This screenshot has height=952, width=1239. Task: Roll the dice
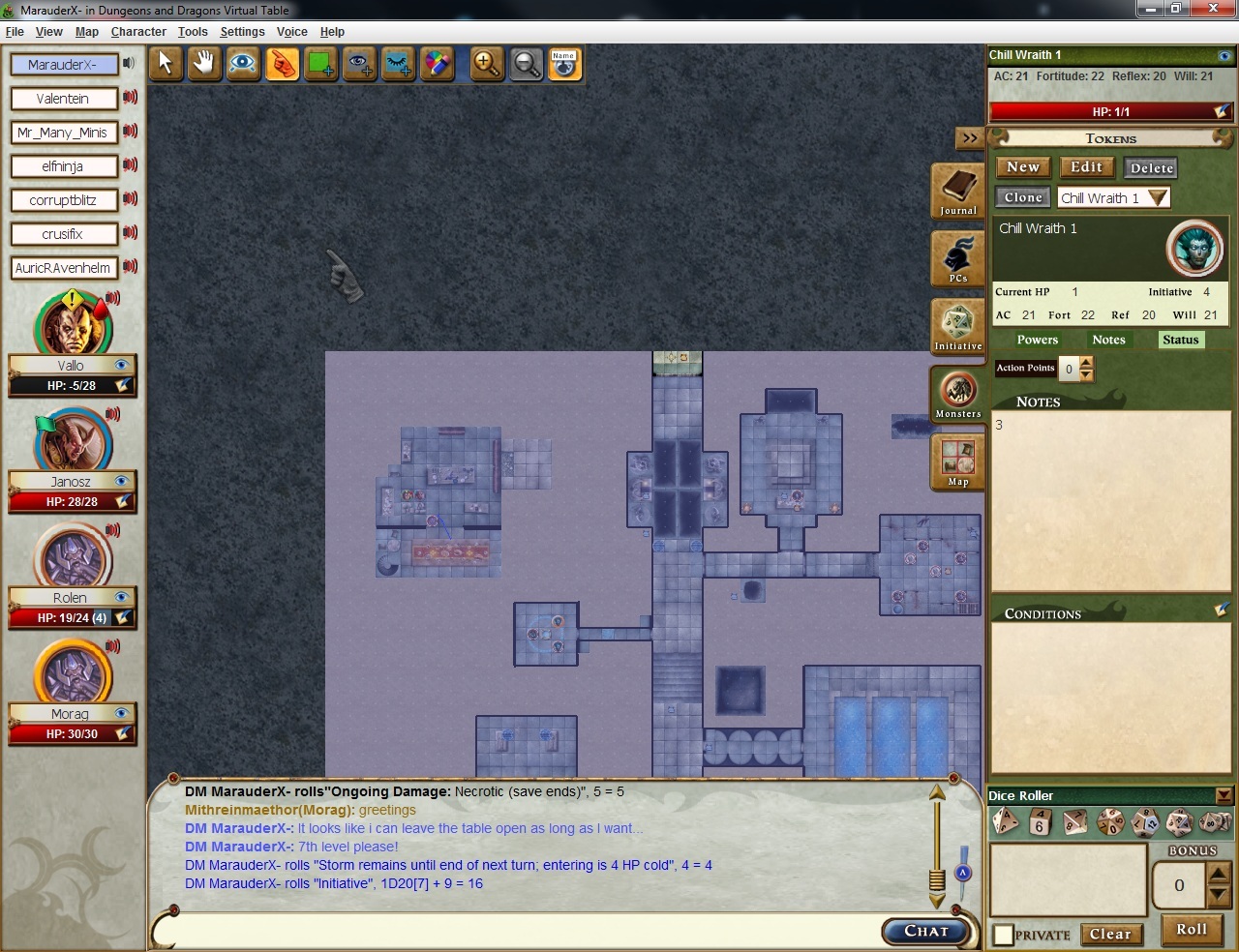pyautogui.click(x=1192, y=929)
